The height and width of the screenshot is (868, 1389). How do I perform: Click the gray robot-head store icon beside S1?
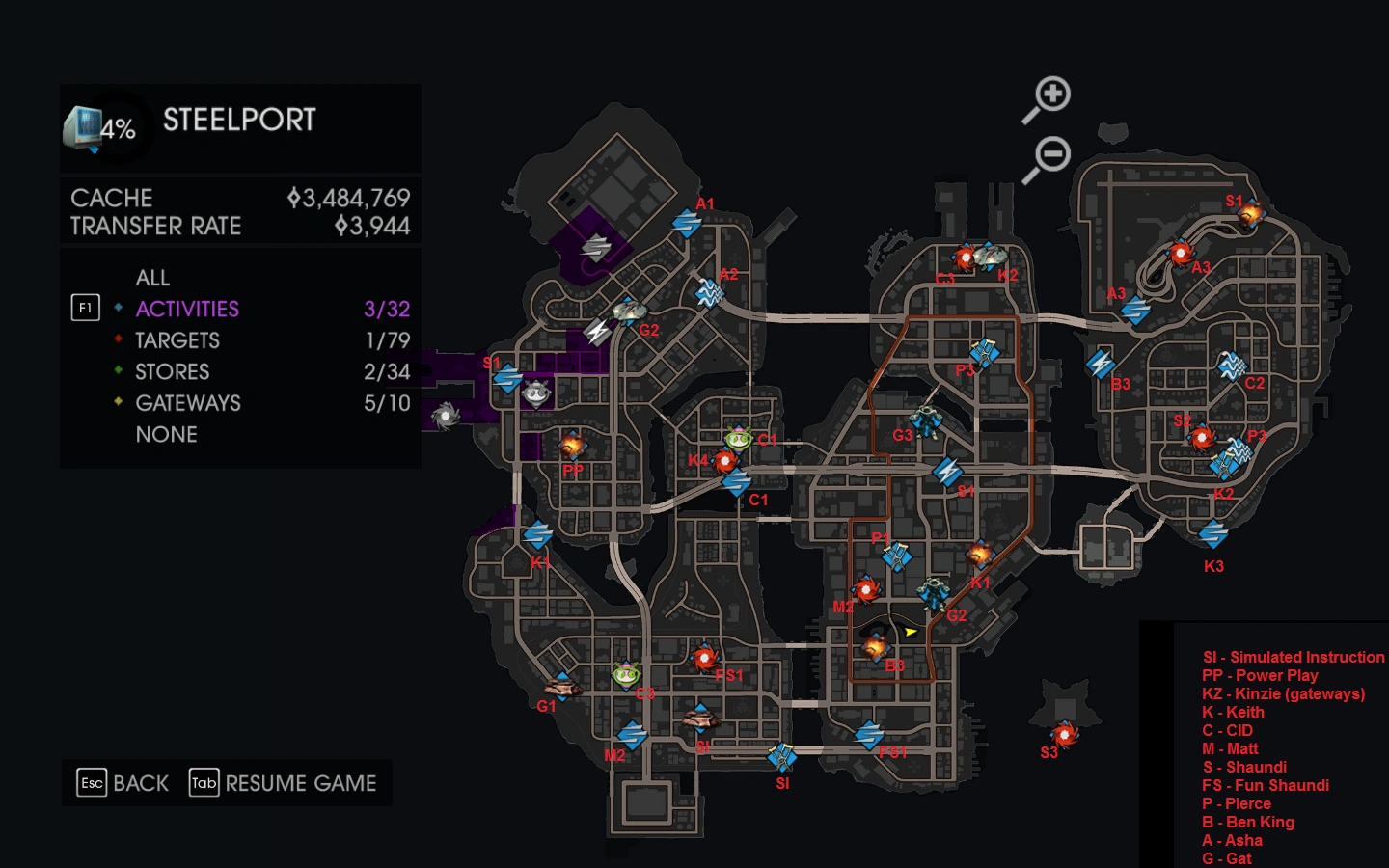pyautogui.click(x=536, y=395)
